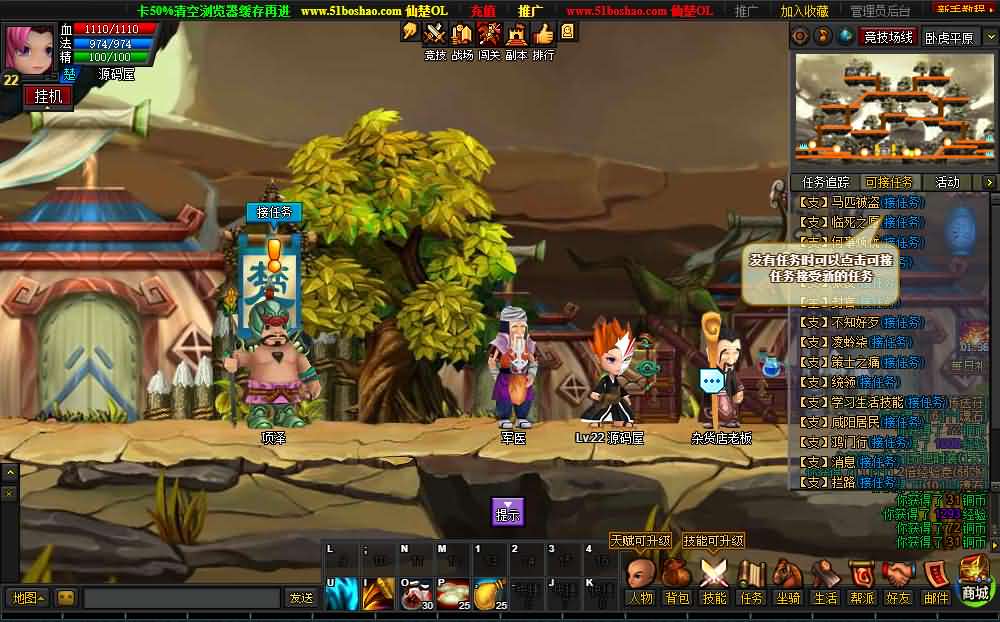Toggle the 挂机 auto-battle button
1000x622 pixels.
tap(48, 96)
